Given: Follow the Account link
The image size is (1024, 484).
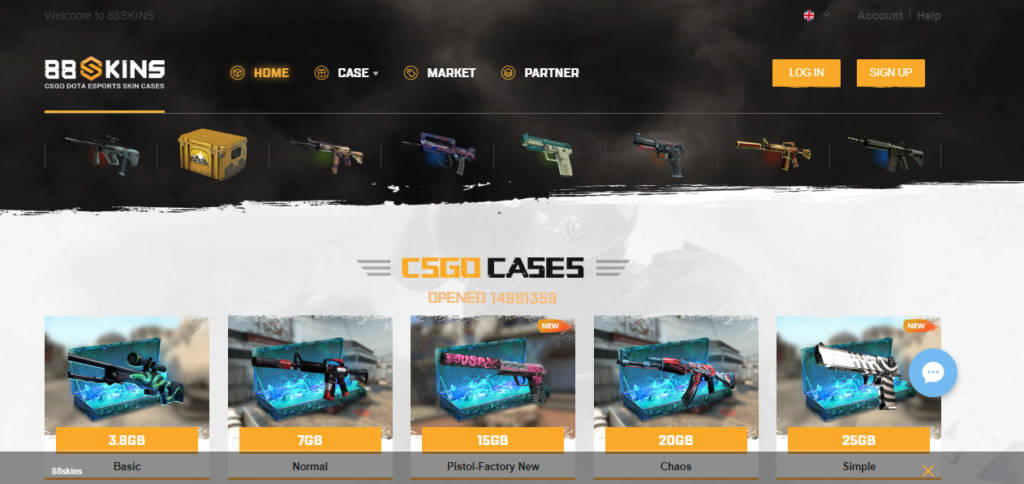Looking at the screenshot, I should coord(880,16).
